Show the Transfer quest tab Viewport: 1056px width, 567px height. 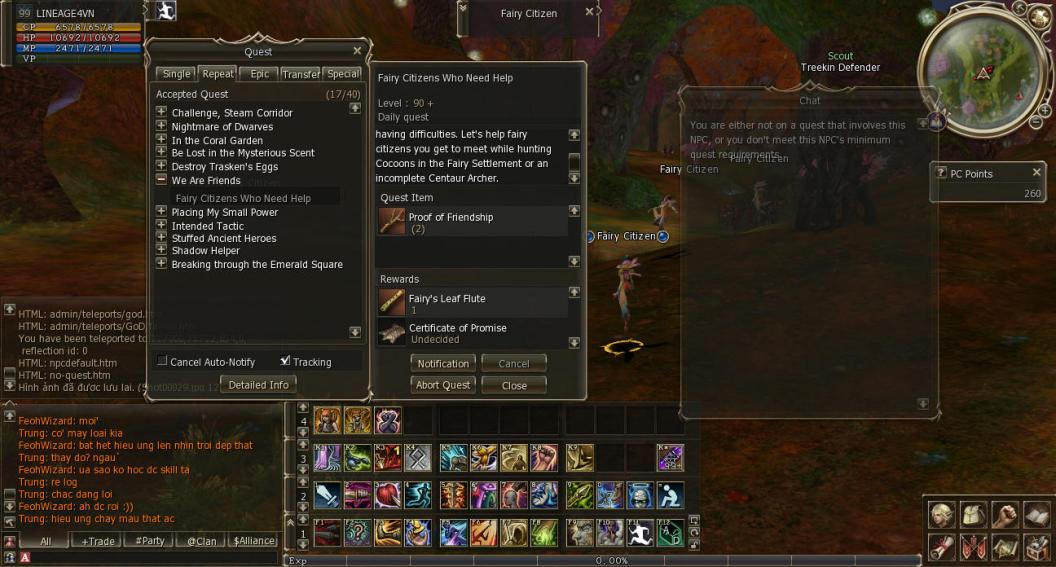point(301,74)
